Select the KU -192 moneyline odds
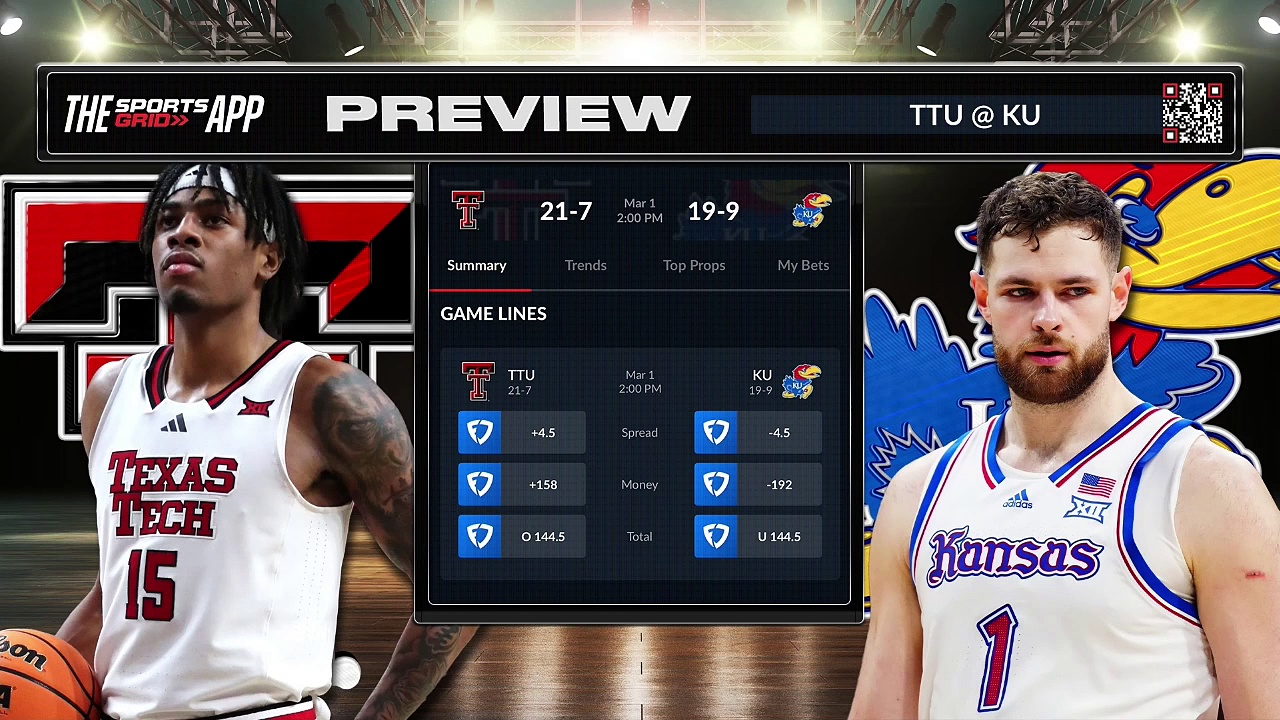This screenshot has width=1280, height=720. point(779,484)
